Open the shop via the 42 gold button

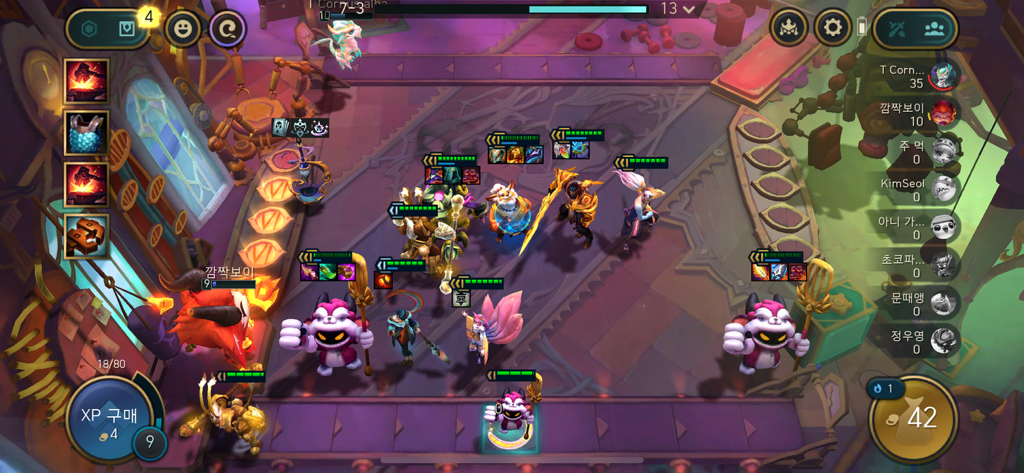912,416
